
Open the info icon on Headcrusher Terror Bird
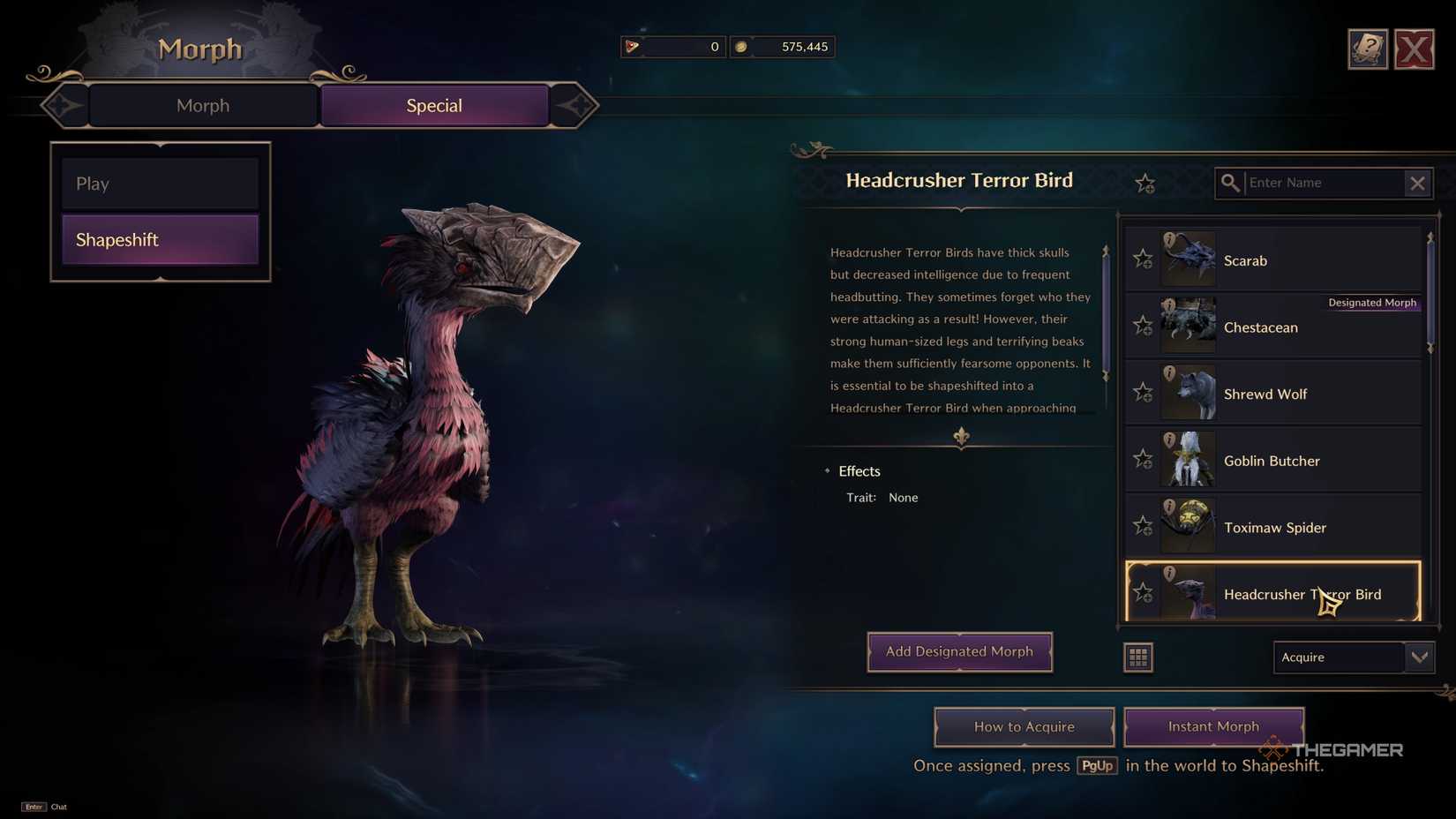click(x=1170, y=571)
